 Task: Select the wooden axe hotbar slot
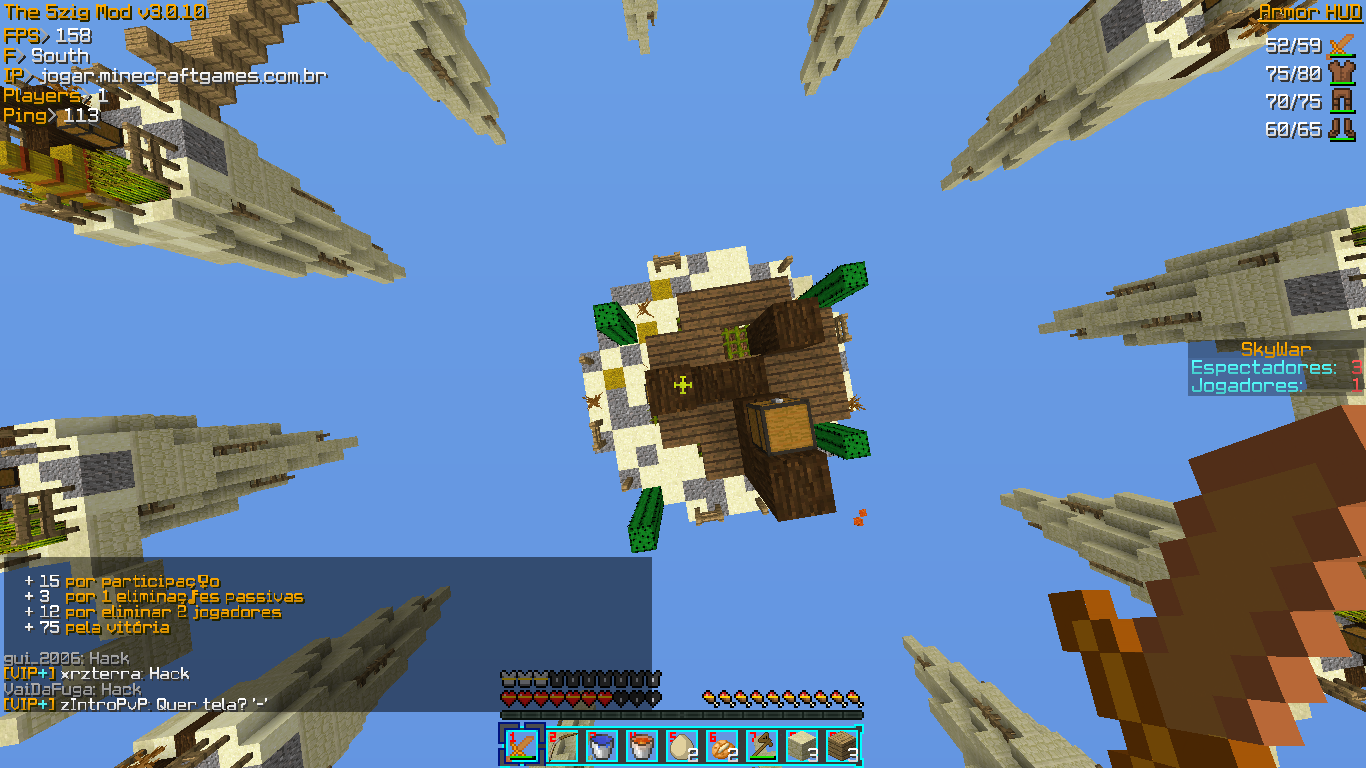click(x=761, y=746)
